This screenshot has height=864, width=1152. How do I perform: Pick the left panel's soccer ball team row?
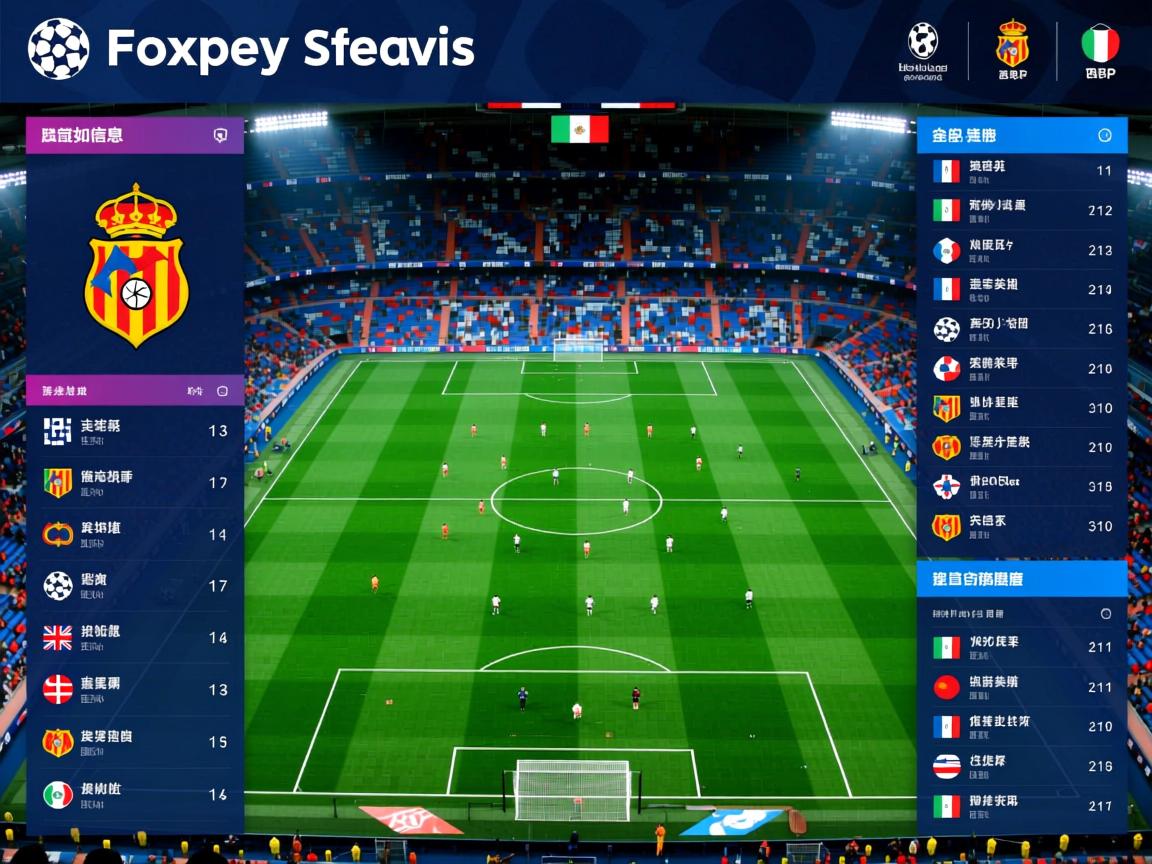point(135,585)
